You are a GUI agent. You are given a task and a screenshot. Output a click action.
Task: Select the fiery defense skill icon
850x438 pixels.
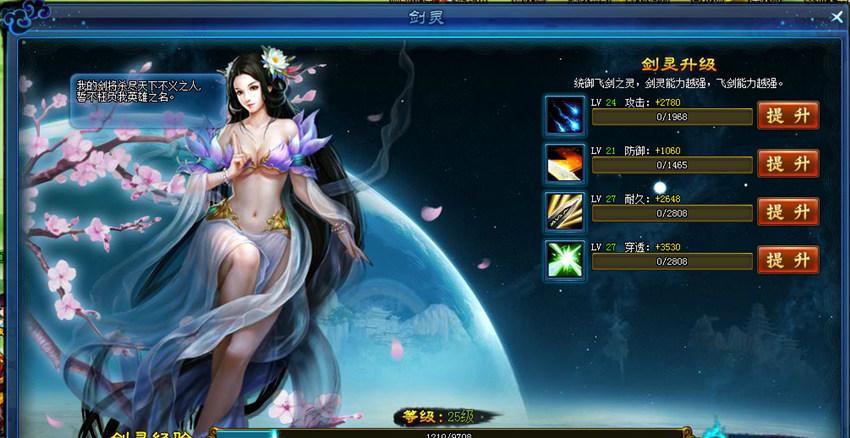tap(563, 163)
